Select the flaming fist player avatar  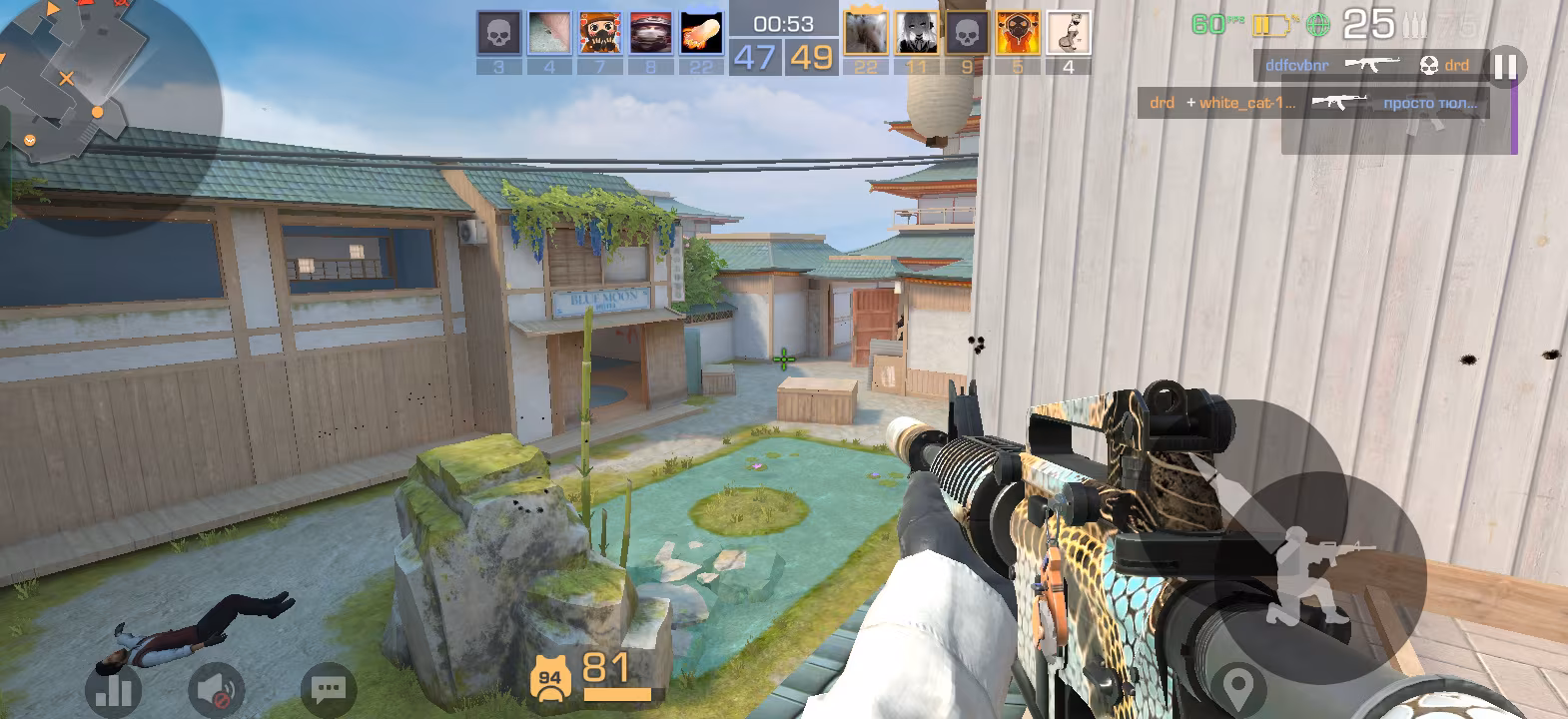701,33
